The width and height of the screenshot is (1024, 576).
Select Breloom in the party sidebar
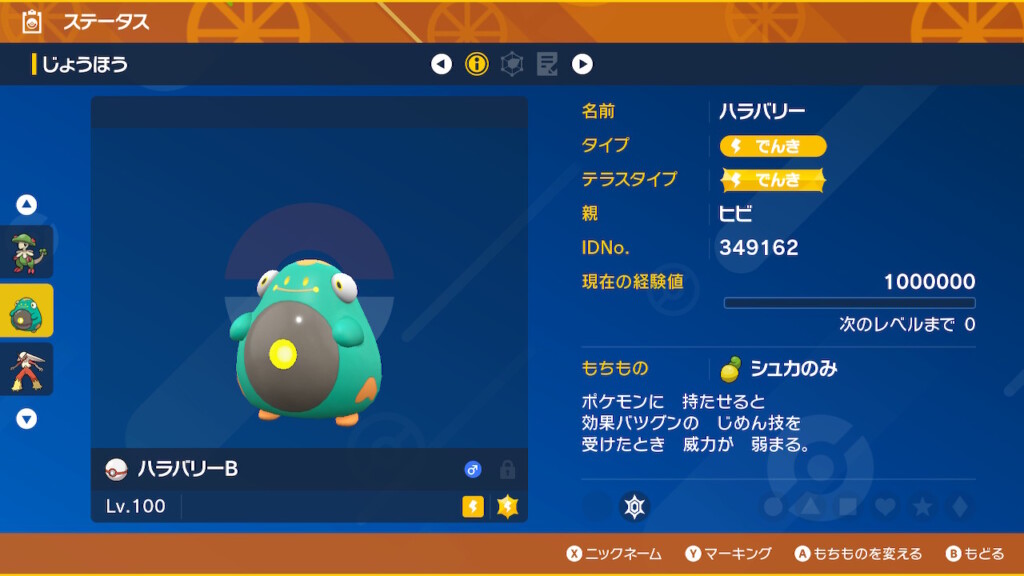[26, 252]
